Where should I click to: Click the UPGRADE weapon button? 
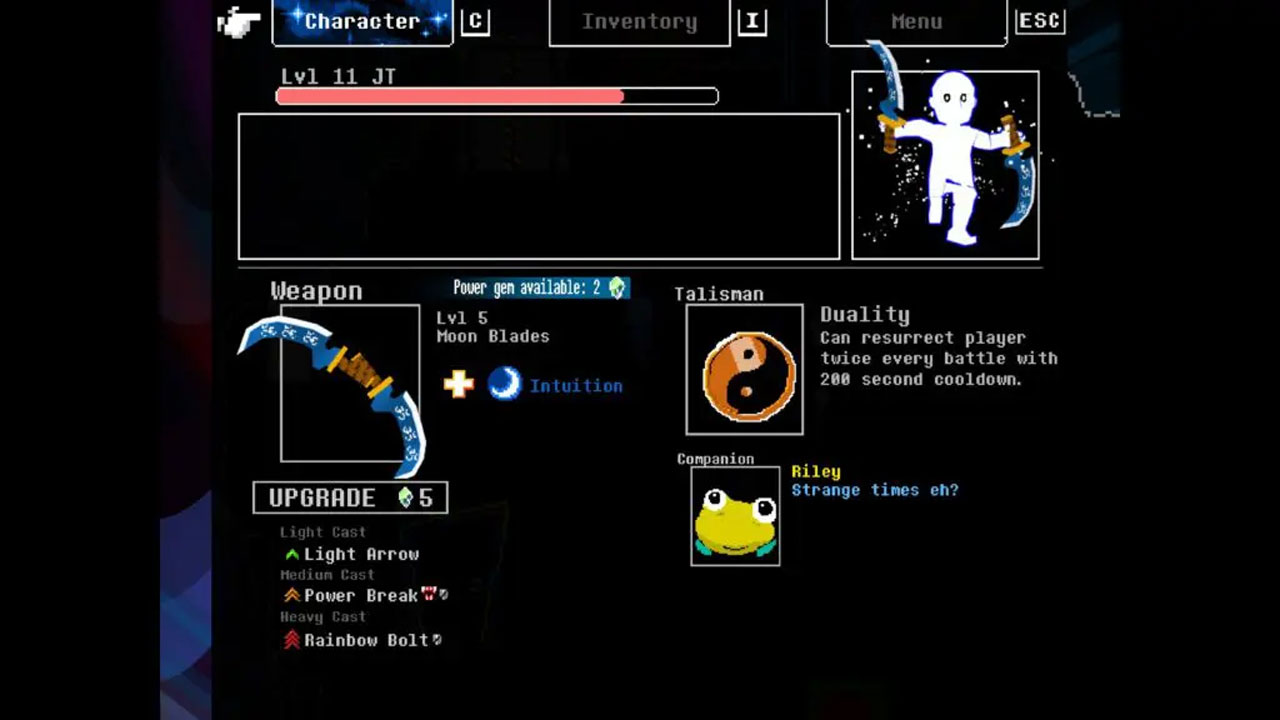pos(350,498)
